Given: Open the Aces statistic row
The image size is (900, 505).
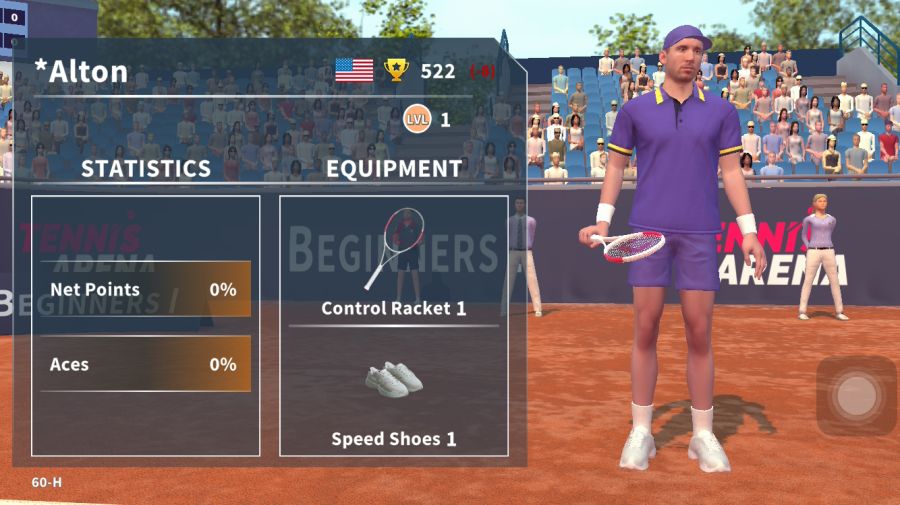Looking at the screenshot, I should click(x=145, y=364).
